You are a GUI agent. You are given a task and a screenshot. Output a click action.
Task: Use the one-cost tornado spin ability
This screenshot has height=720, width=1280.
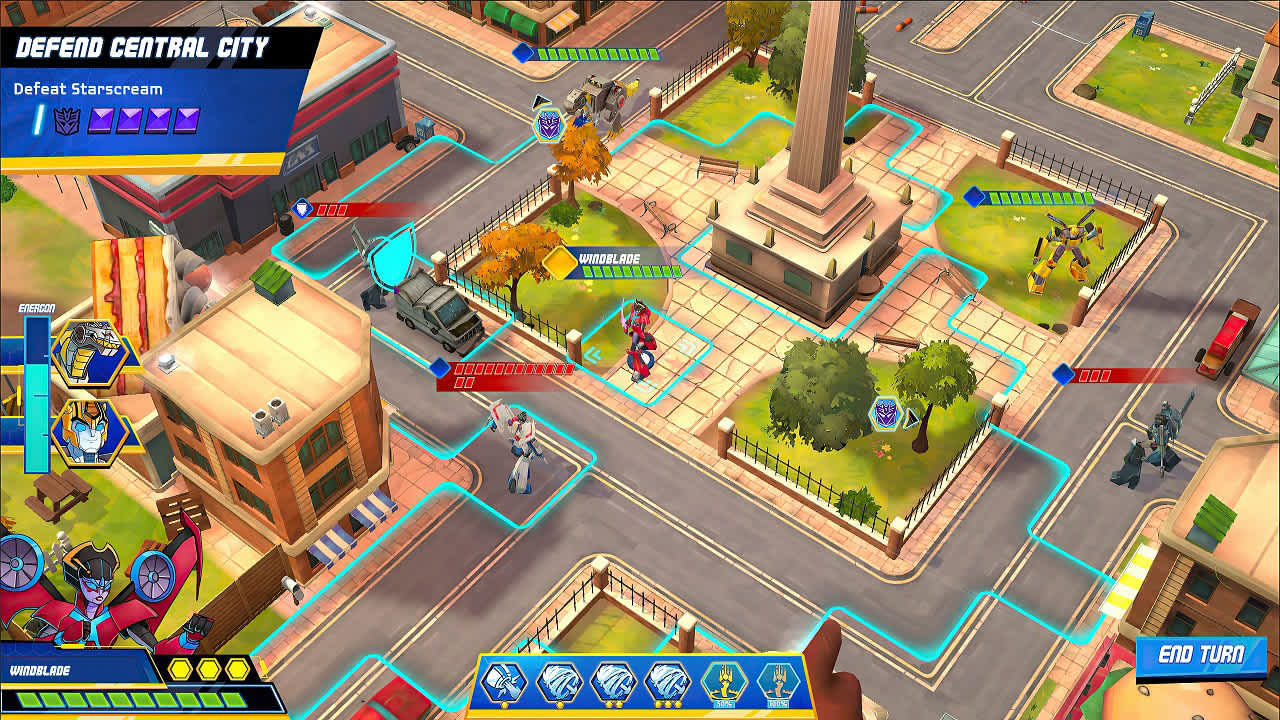(558, 681)
